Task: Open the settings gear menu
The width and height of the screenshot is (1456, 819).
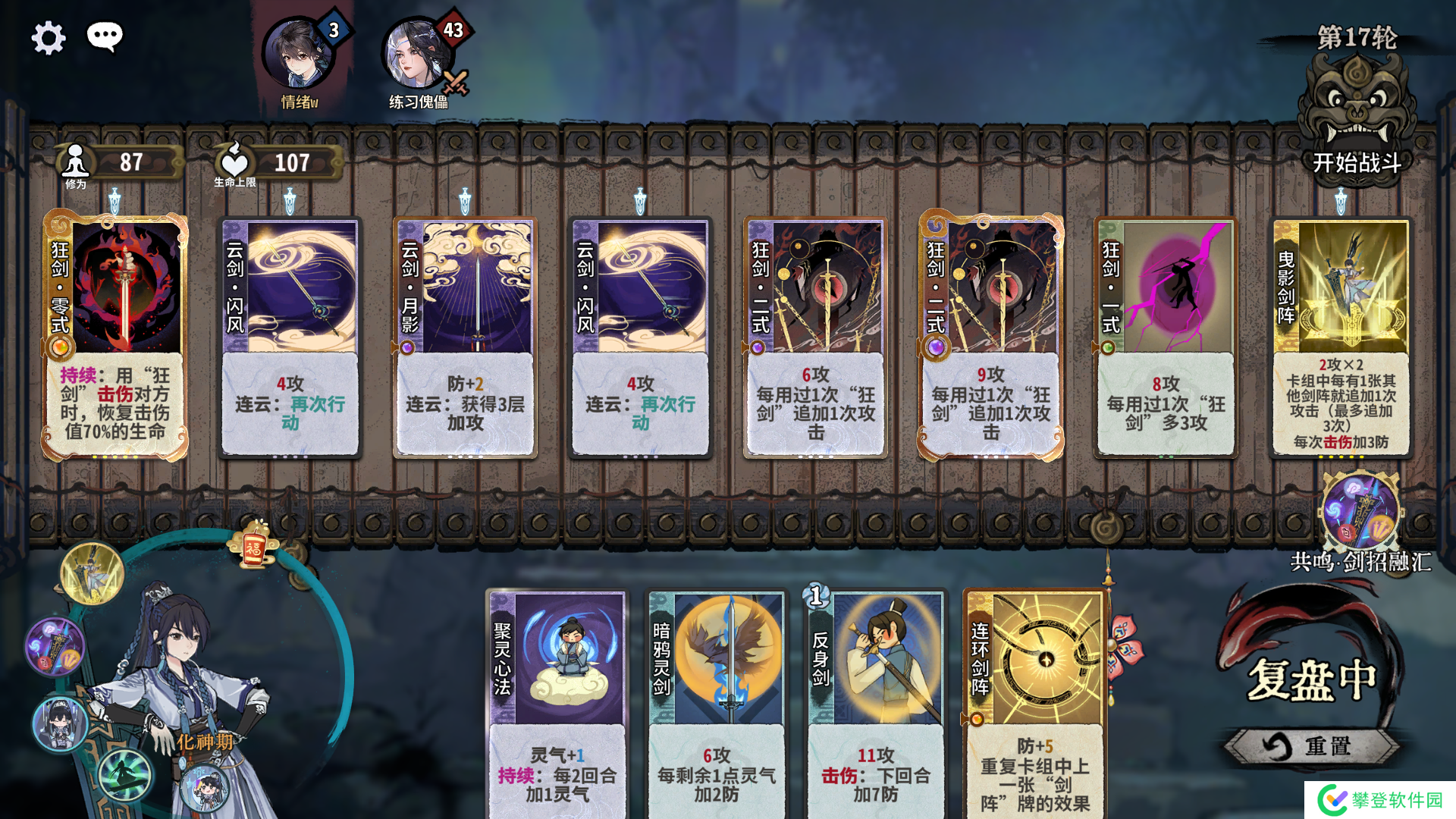Action: (x=49, y=38)
